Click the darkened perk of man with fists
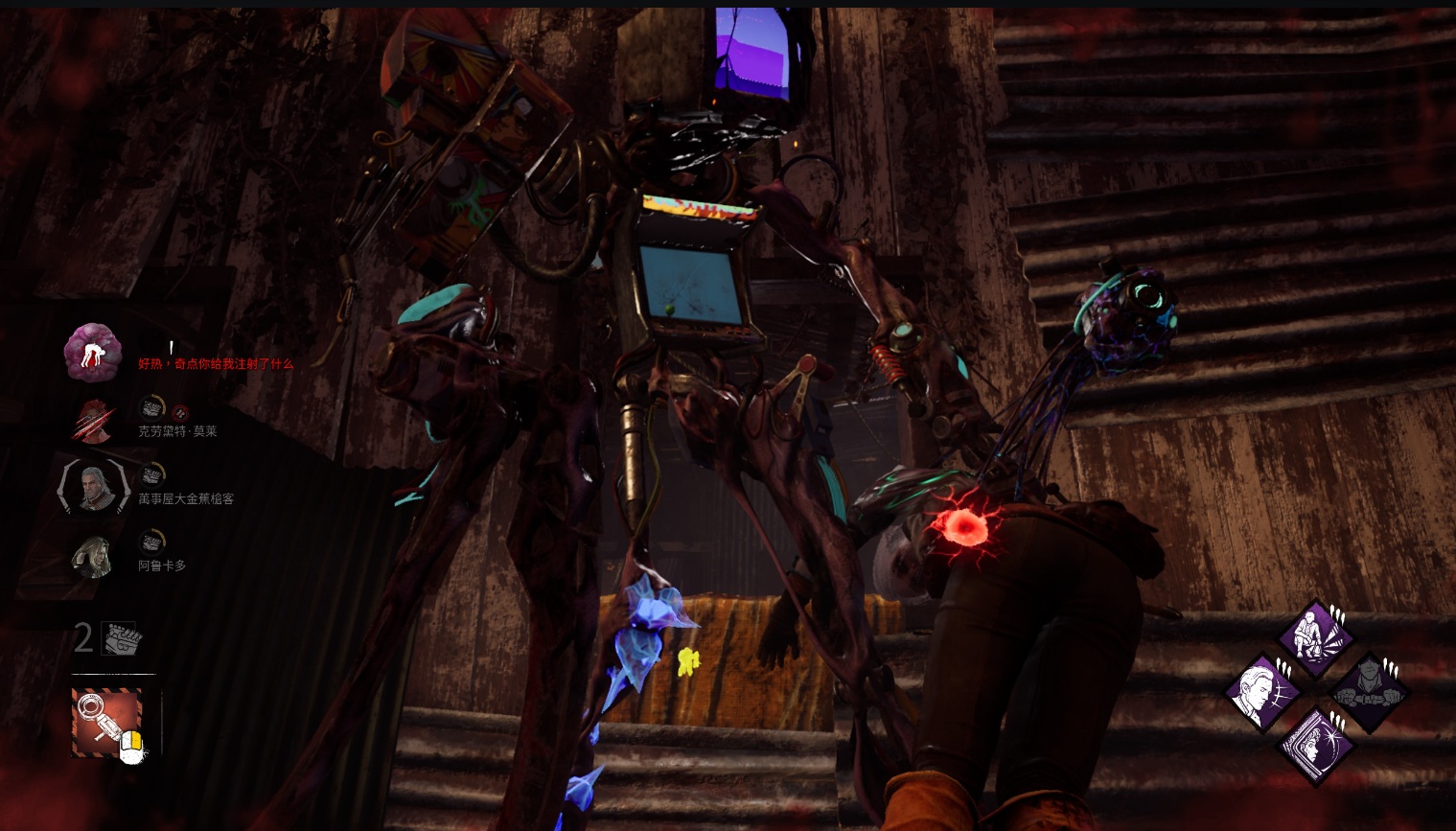 click(x=1371, y=691)
